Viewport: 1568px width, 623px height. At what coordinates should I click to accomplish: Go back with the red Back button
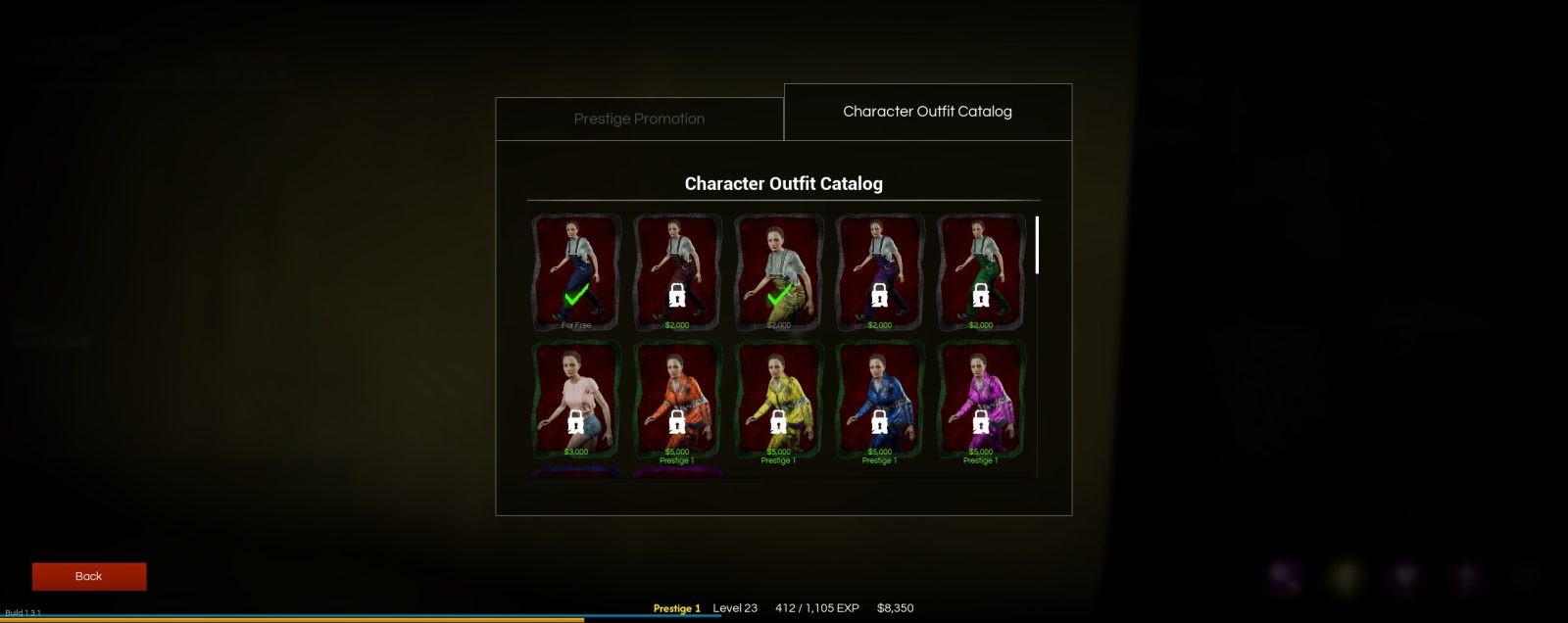(89, 576)
